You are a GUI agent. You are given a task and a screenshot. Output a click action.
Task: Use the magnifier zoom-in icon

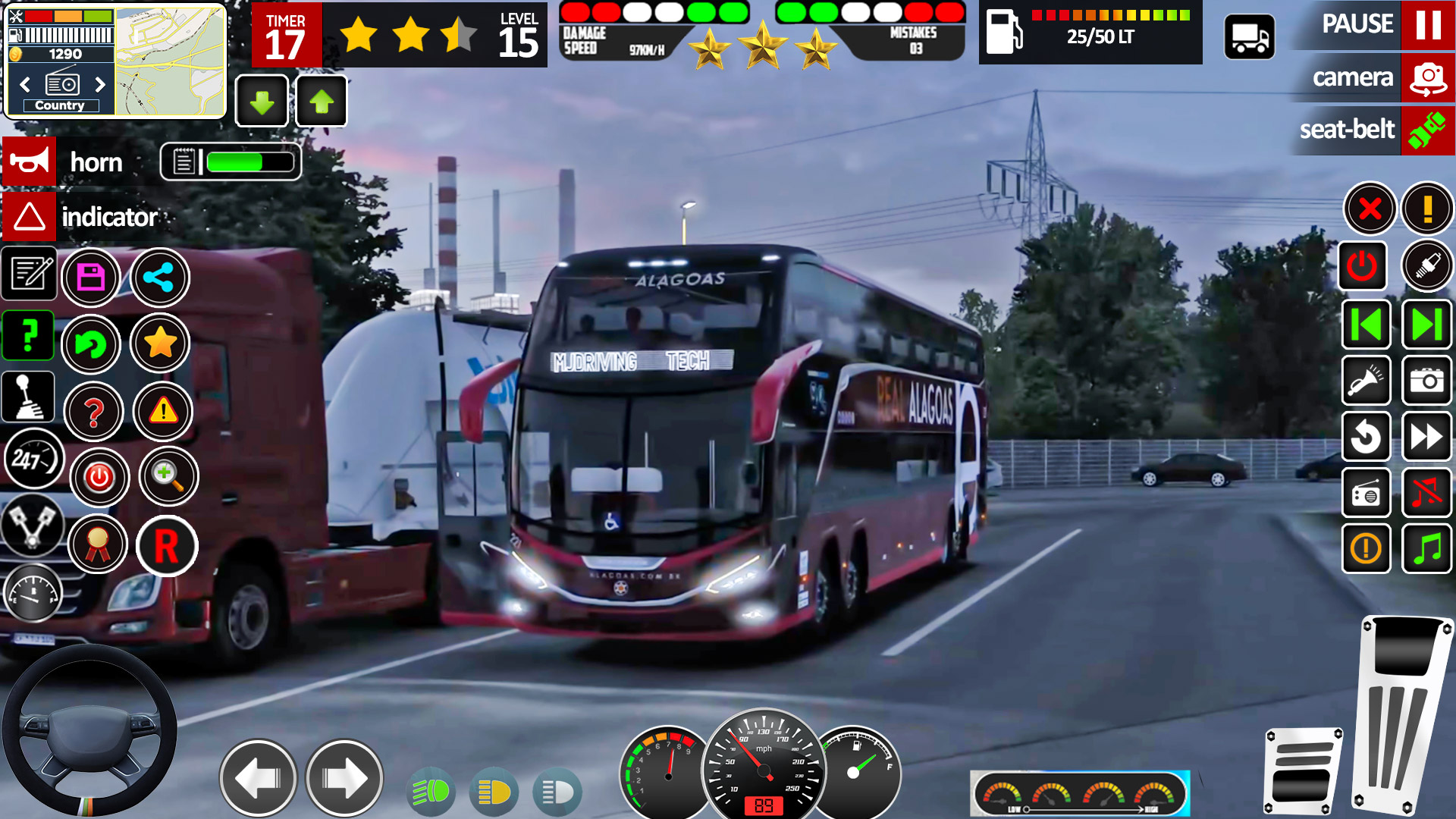(168, 476)
